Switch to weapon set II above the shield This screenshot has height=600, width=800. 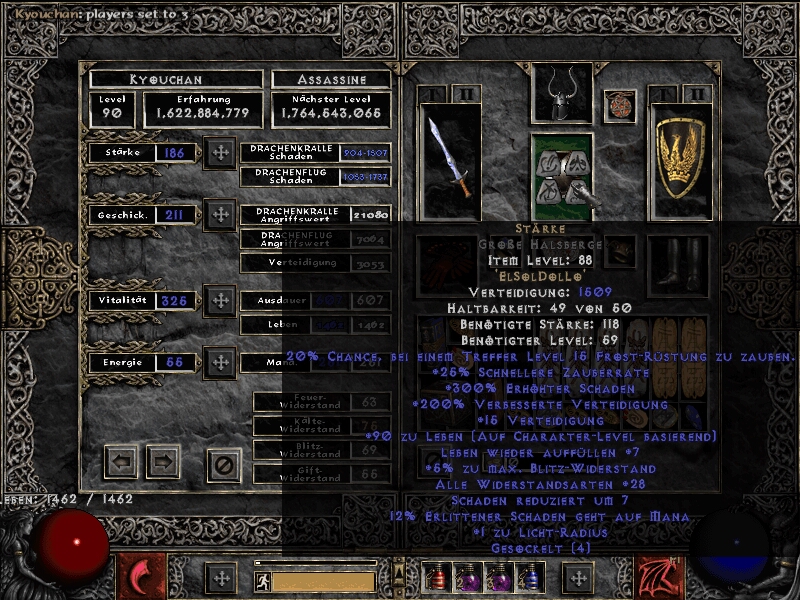pos(697,94)
